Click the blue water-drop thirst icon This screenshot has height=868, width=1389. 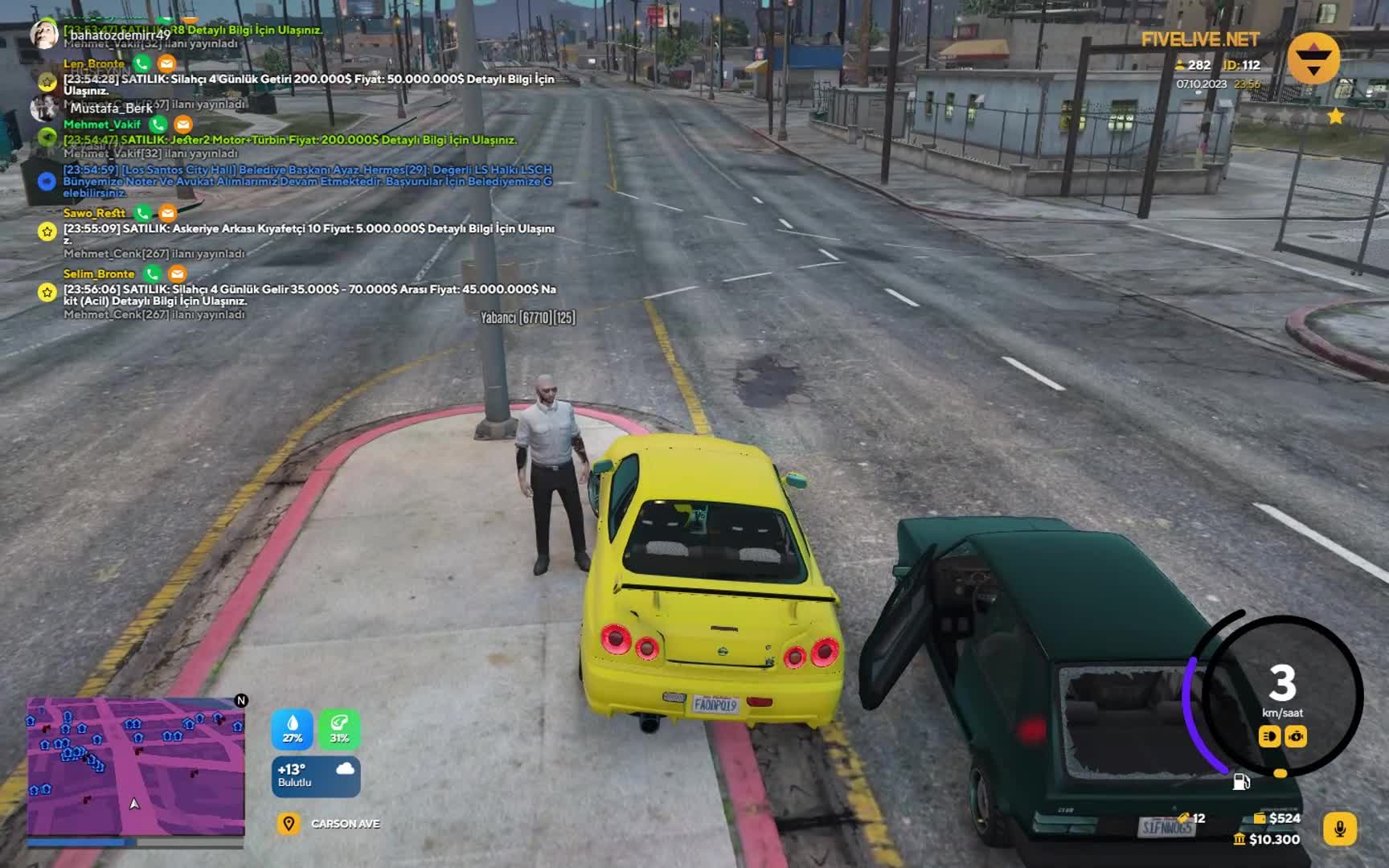(292, 728)
